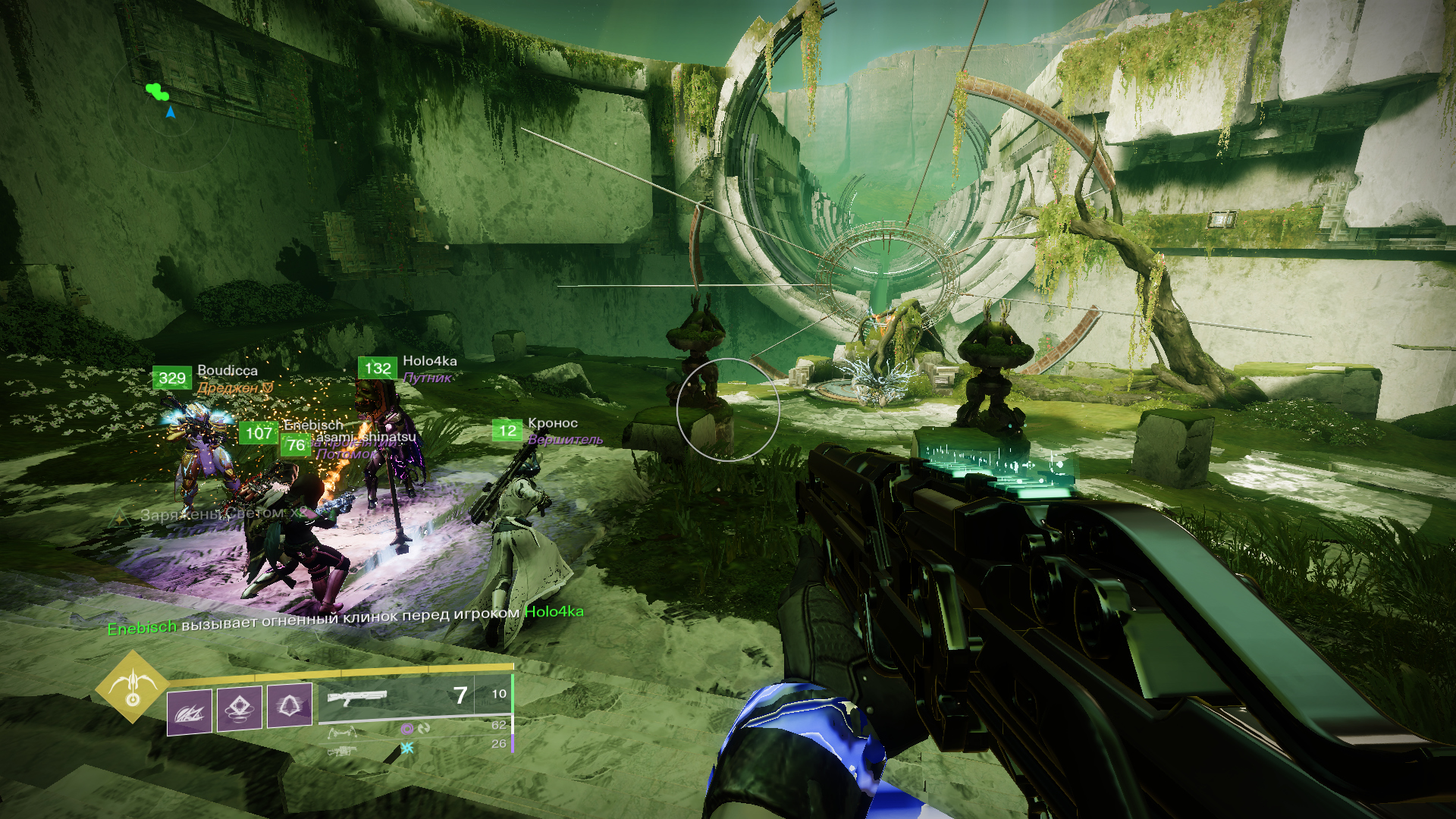Select the equipped shotgun weapon slot
Viewport: 1456px width, 819px height.
click(x=356, y=697)
